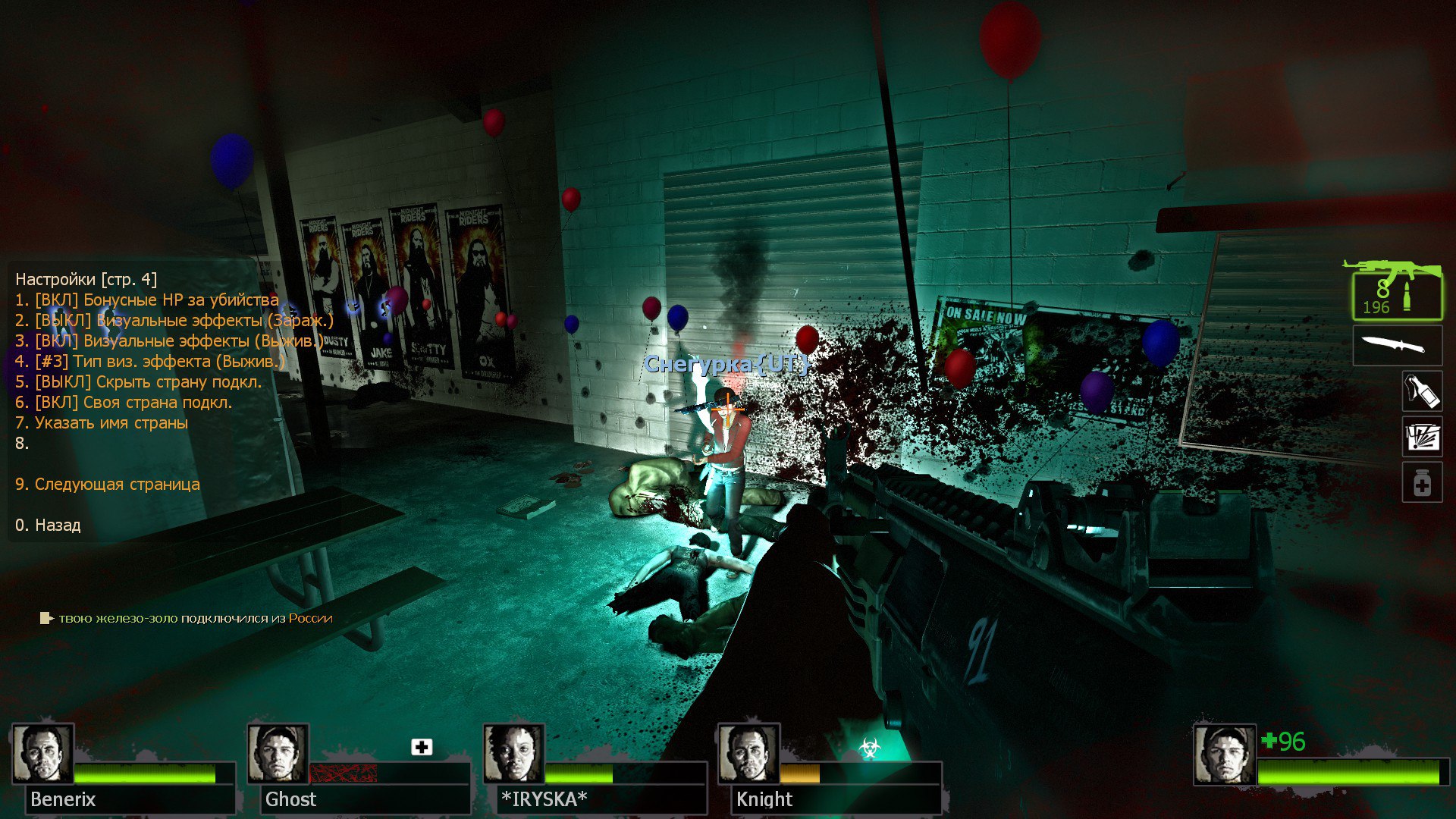Click Benerix's teammate portrait
Viewport: 1456px width, 819px height.
43,754
